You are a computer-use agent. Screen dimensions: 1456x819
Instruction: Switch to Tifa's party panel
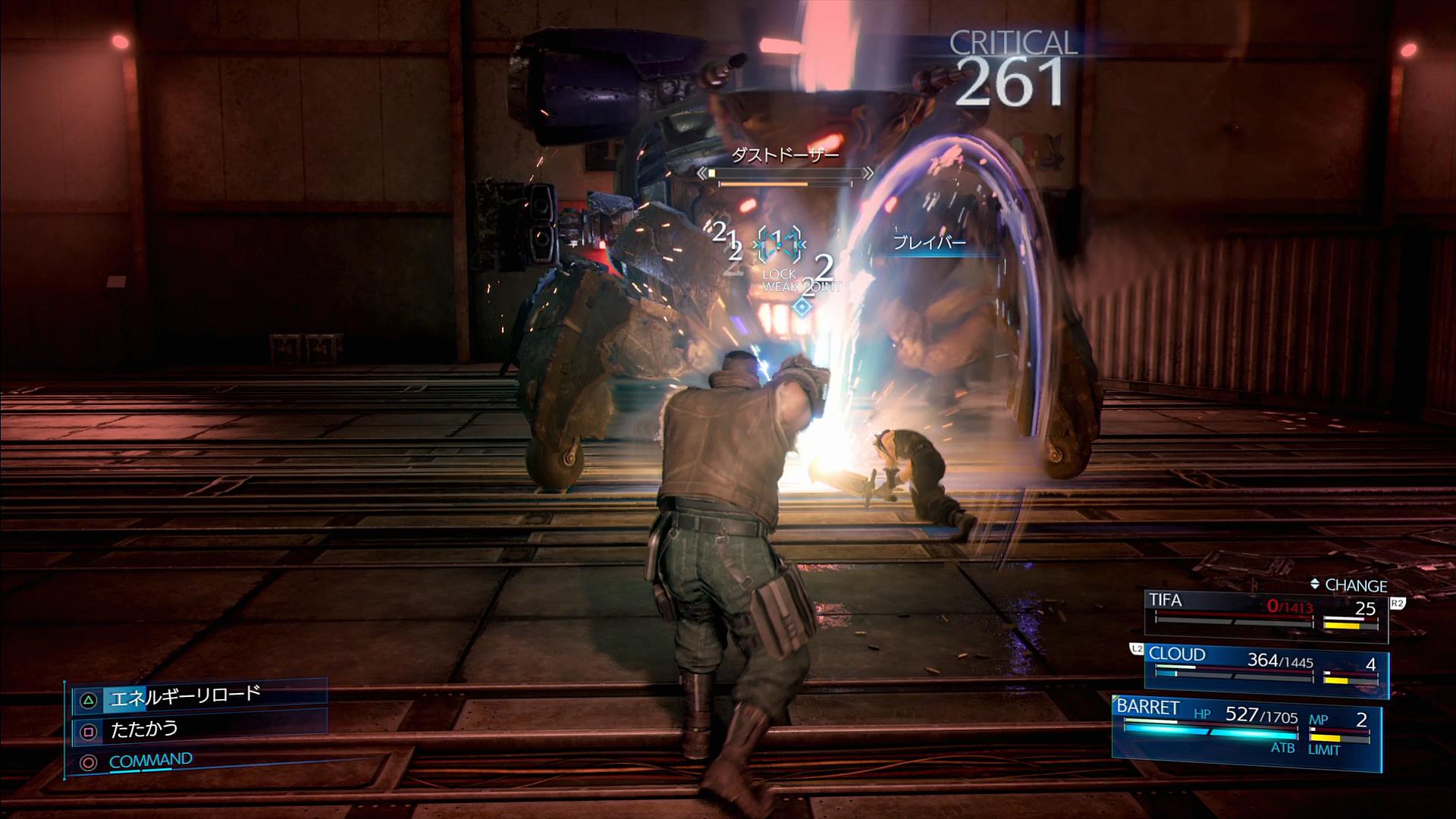1265,614
